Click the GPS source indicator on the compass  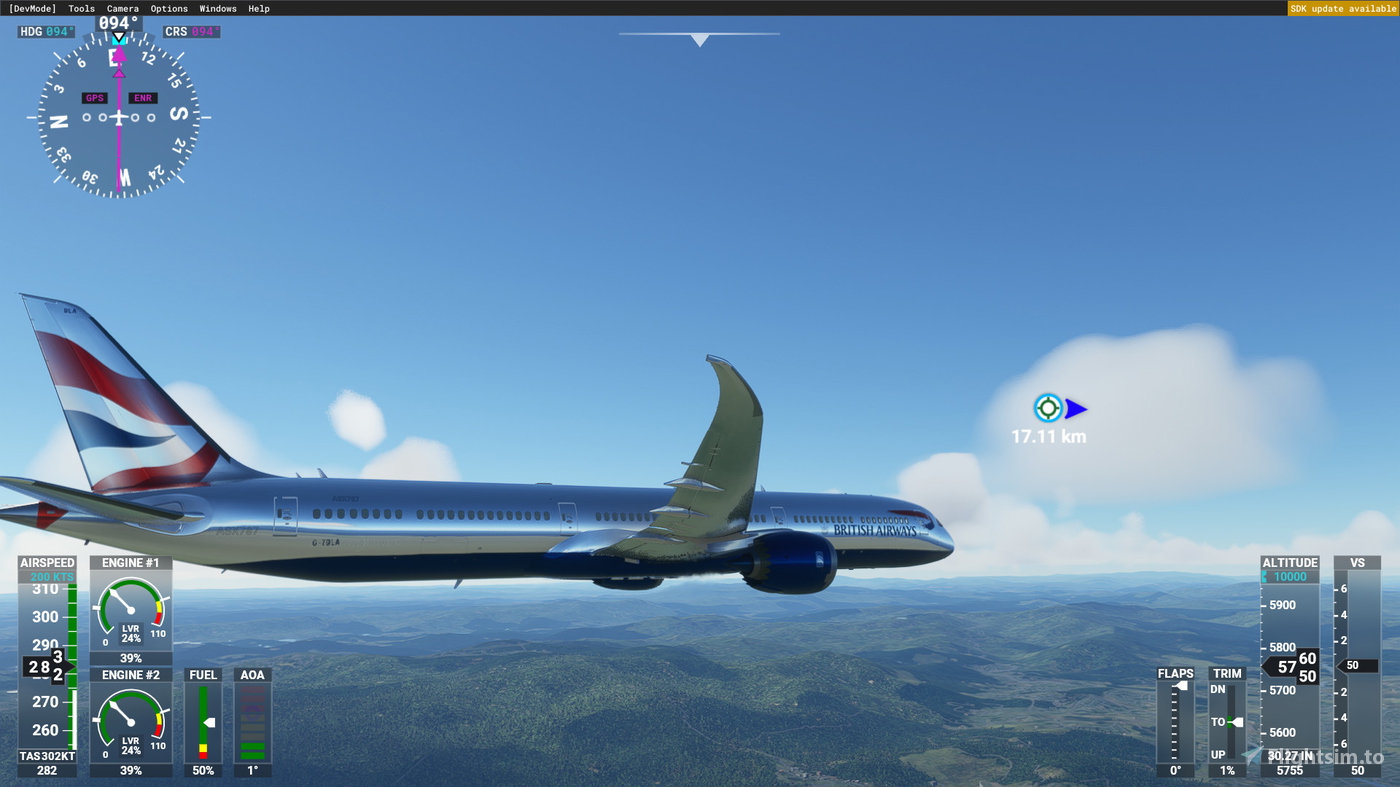[95, 97]
